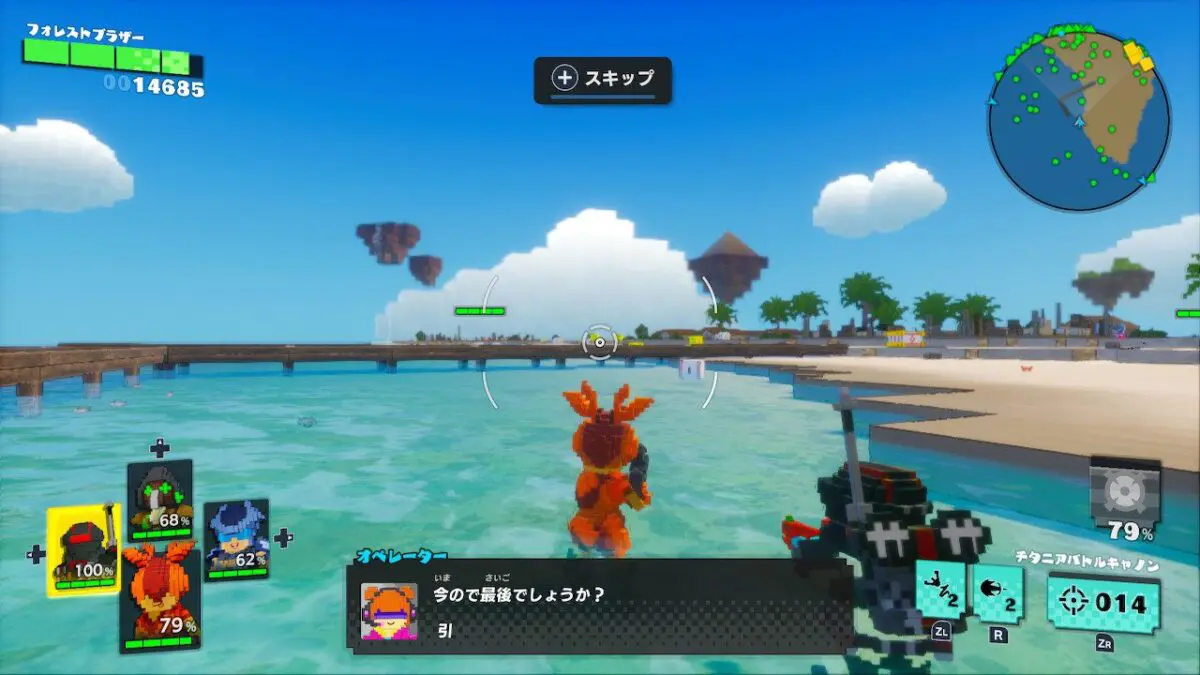The height and width of the screenshot is (675, 1200).
Task: Select the yellow-highlighted black soldier portrait
Action: point(84,549)
